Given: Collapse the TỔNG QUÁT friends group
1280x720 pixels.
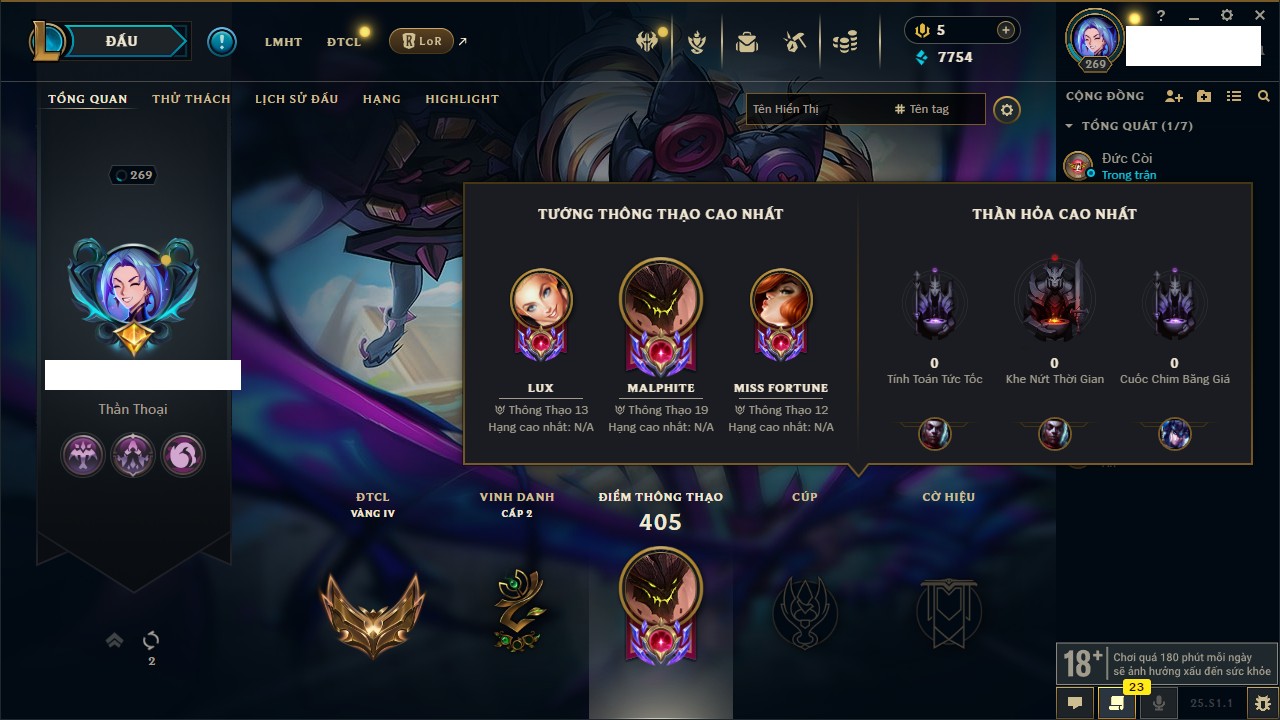Looking at the screenshot, I should (1069, 126).
